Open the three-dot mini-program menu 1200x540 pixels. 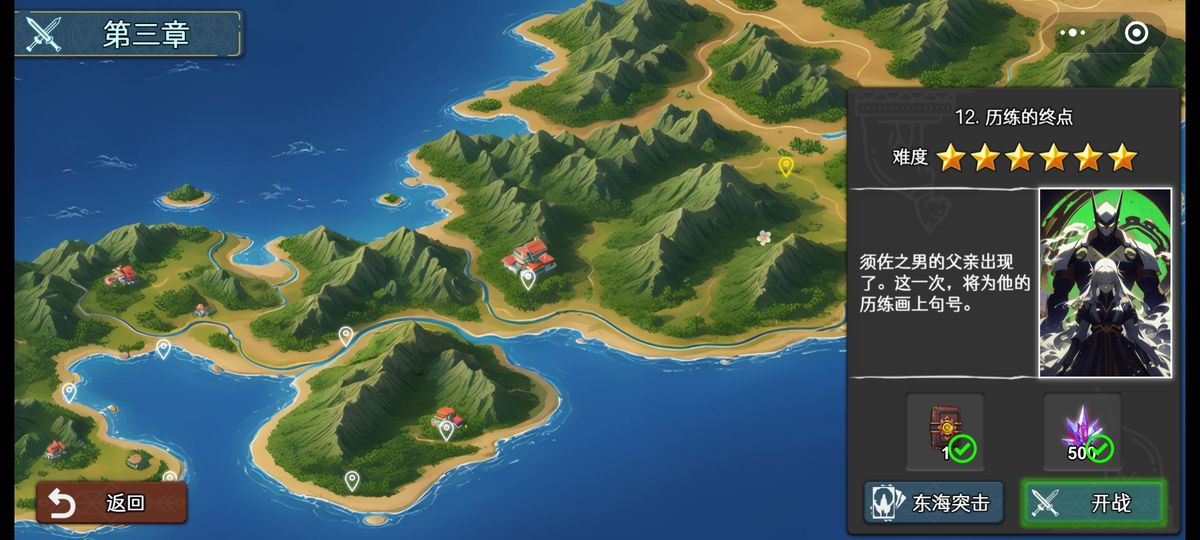pyautogui.click(x=1072, y=33)
